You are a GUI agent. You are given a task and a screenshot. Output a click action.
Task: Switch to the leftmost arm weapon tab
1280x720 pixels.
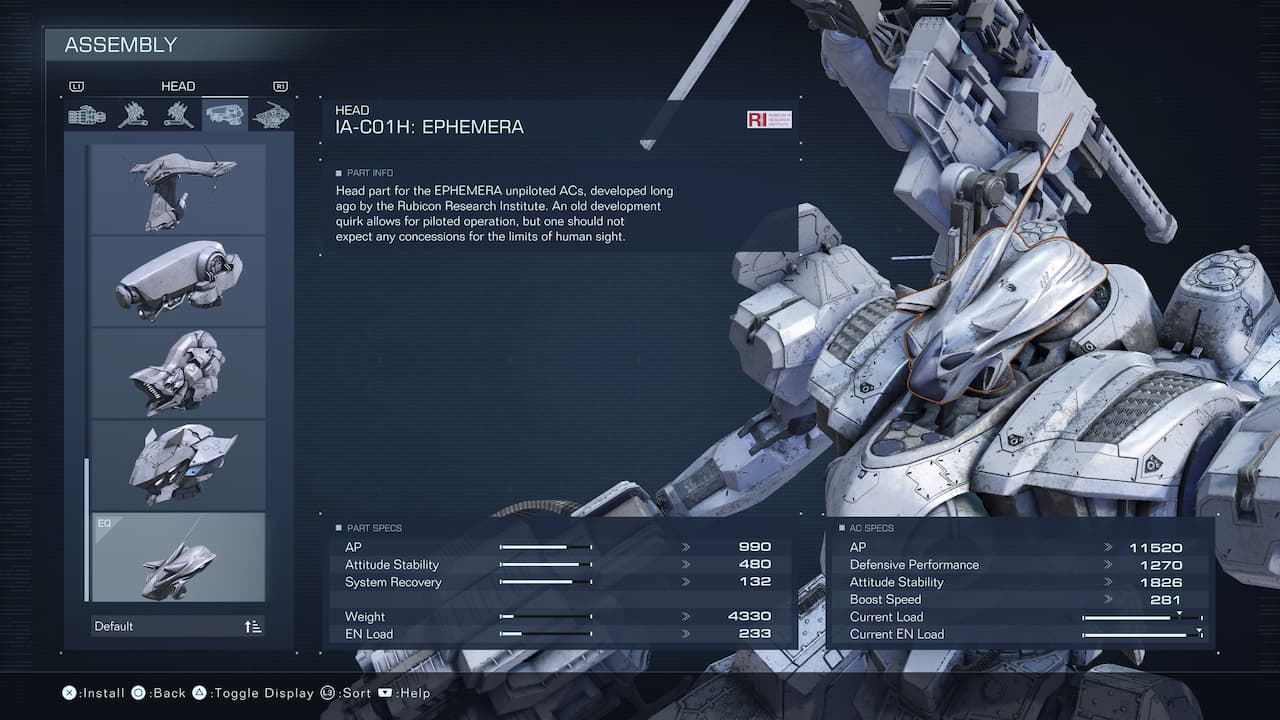click(x=87, y=115)
